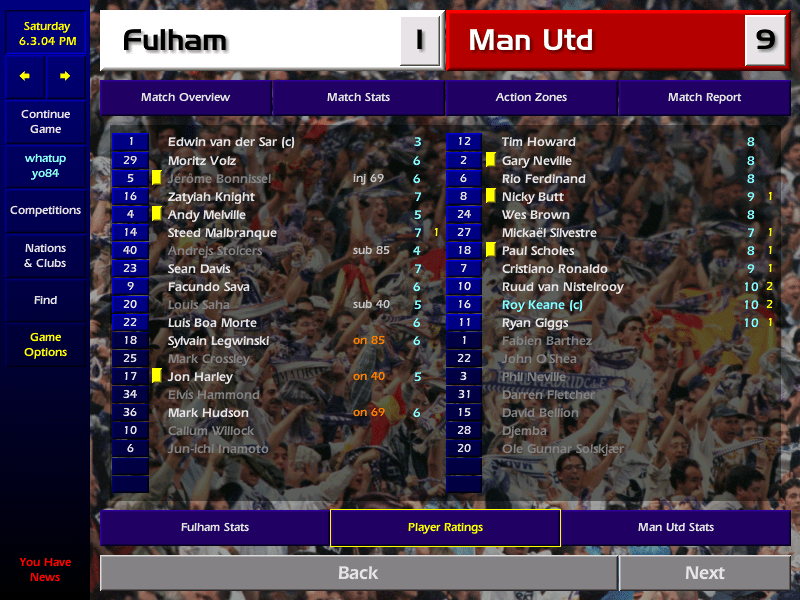Select the Player Ratings tab
This screenshot has width=800, height=600.
click(x=445, y=527)
